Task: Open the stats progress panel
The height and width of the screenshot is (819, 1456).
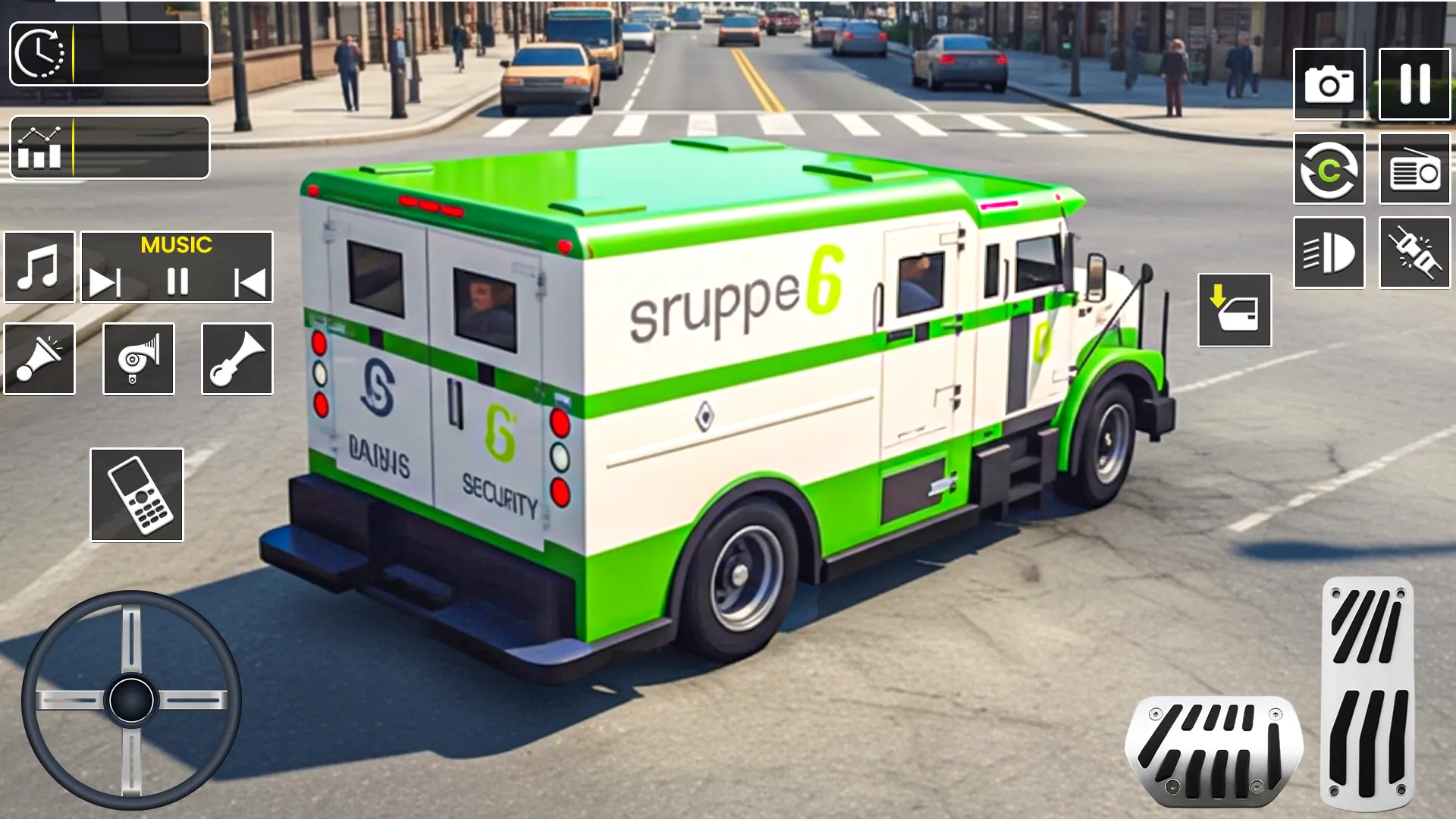Action: (x=110, y=147)
